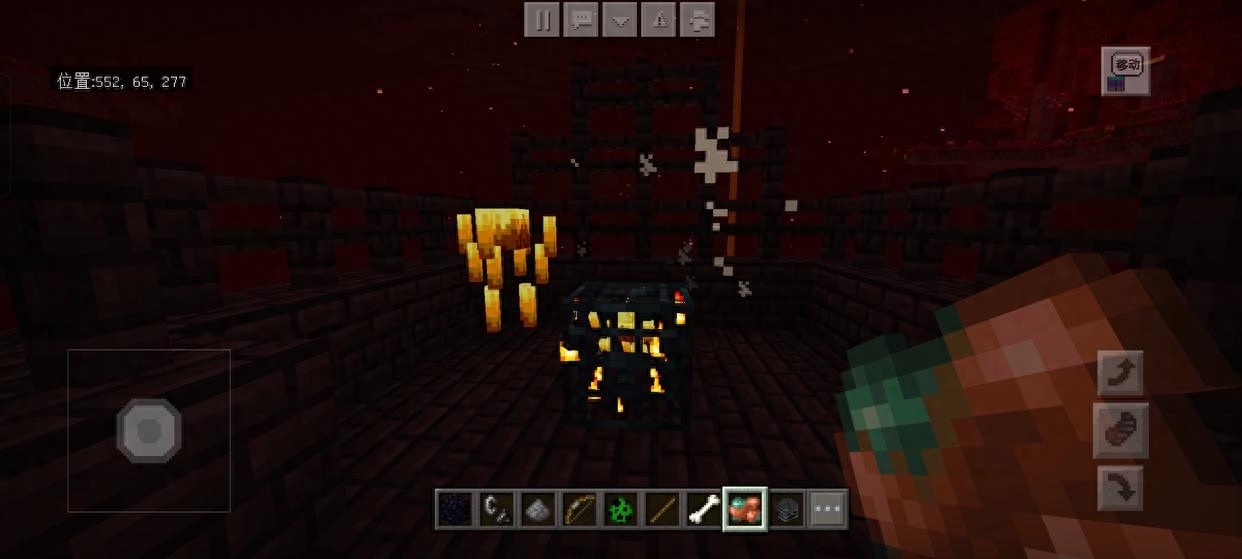Tap the downward curved arrow button
The width and height of the screenshot is (1242, 559).
1121,488
